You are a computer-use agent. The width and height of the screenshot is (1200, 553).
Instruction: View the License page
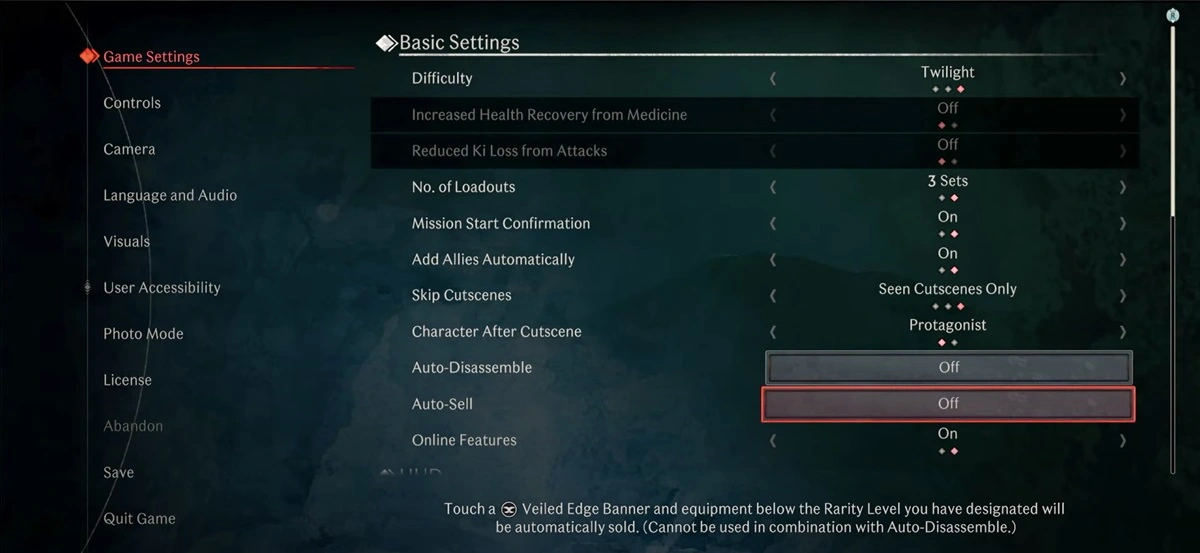tap(127, 380)
